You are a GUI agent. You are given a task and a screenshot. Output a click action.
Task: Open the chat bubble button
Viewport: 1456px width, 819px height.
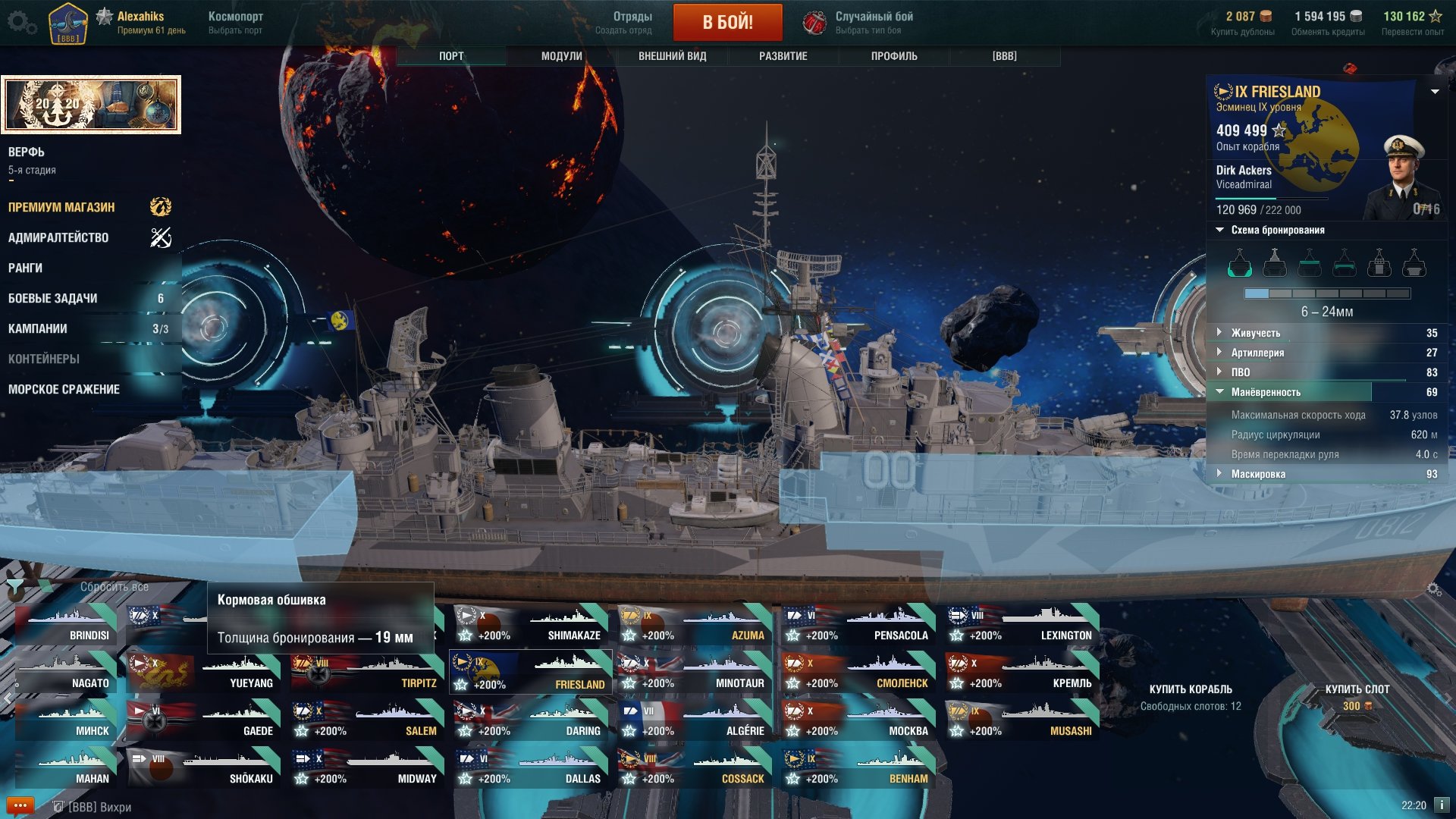coord(20,805)
